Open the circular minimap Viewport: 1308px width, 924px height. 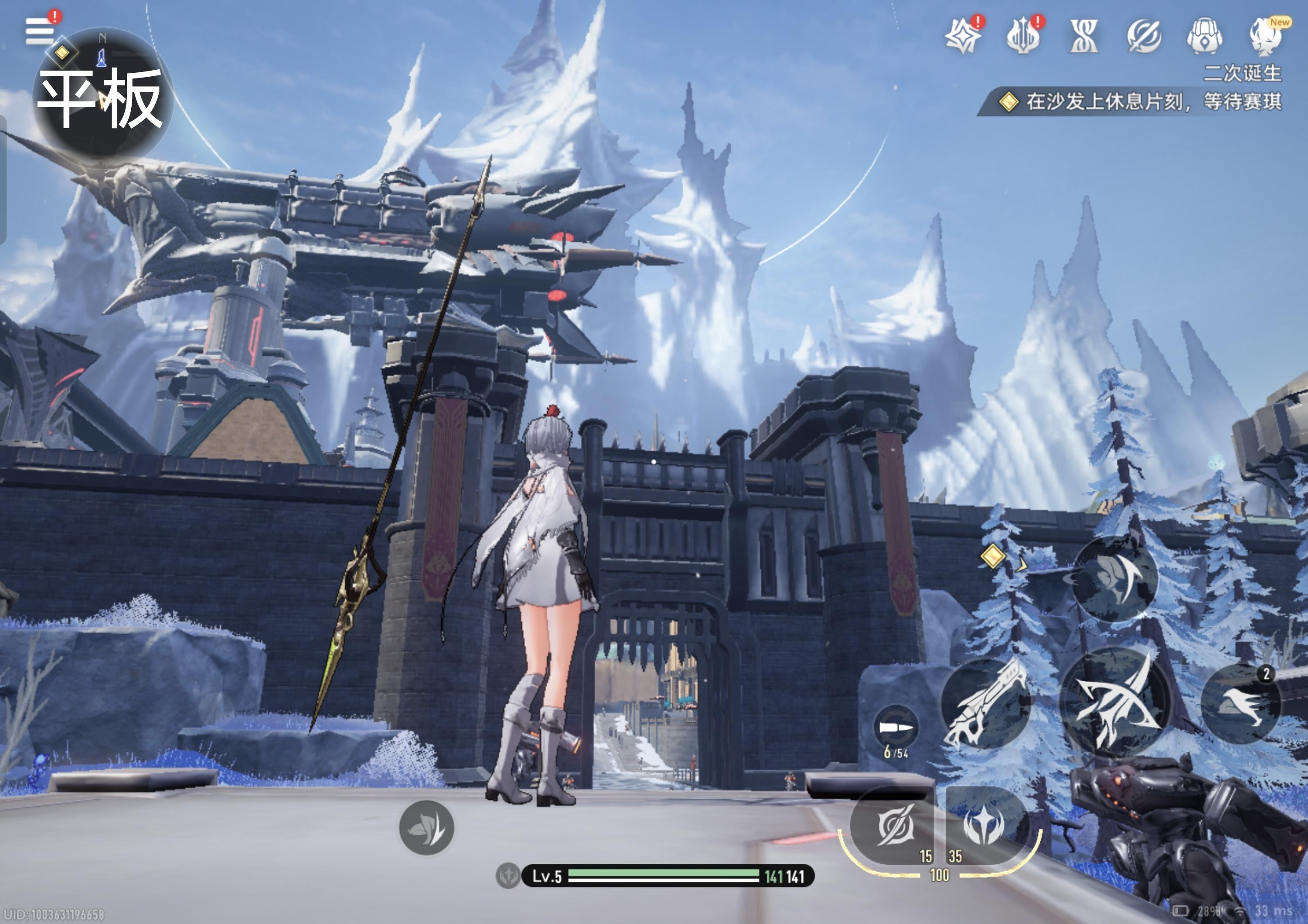(102, 94)
